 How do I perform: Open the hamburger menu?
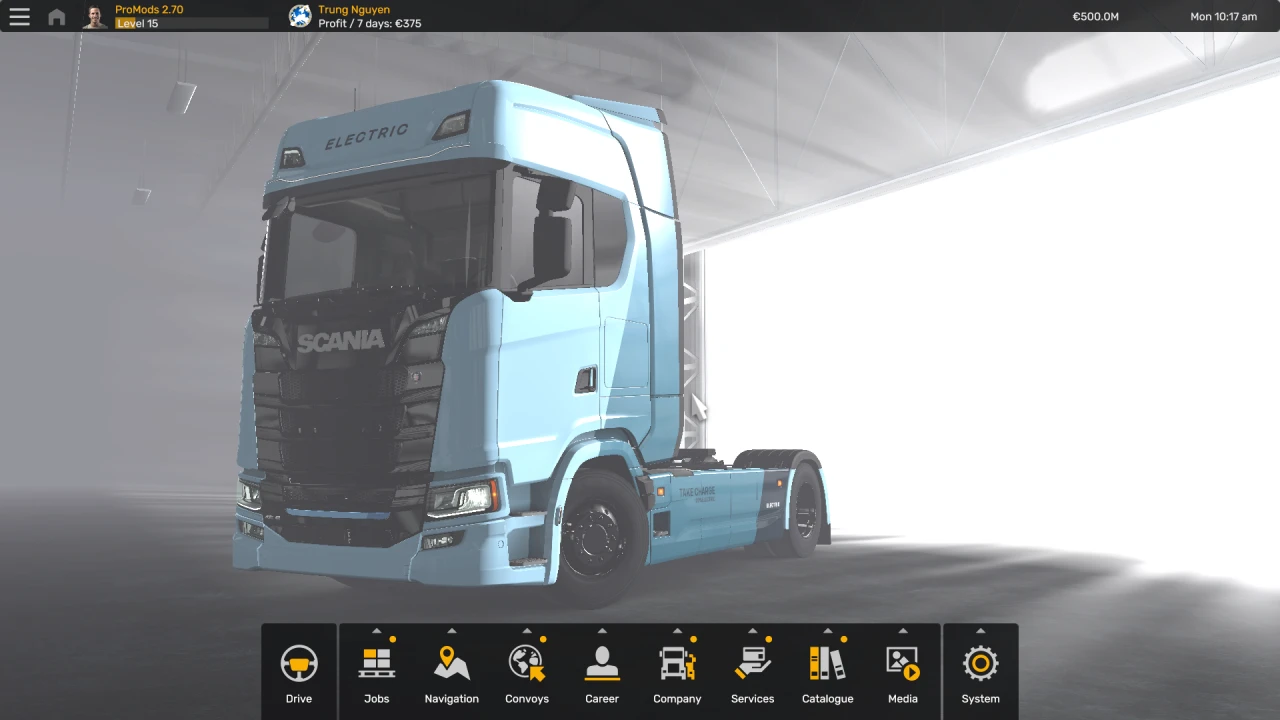coord(19,16)
